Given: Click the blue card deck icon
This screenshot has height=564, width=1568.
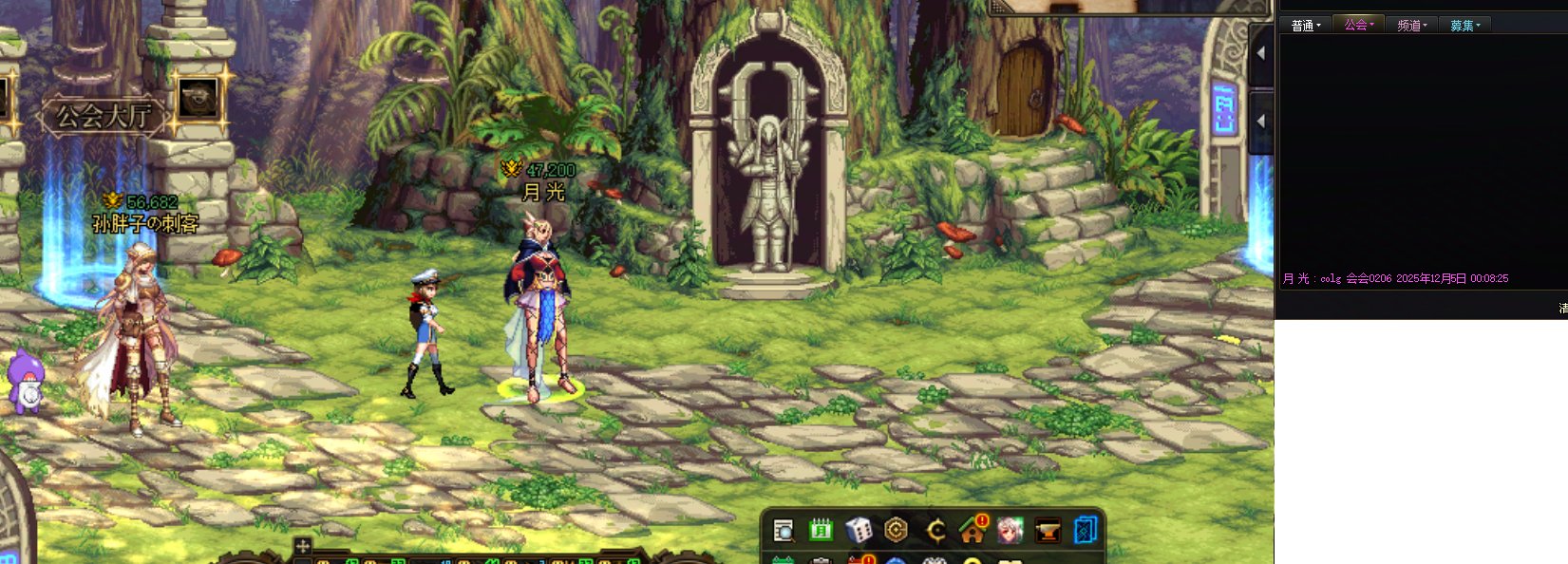Looking at the screenshot, I should (1085, 530).
